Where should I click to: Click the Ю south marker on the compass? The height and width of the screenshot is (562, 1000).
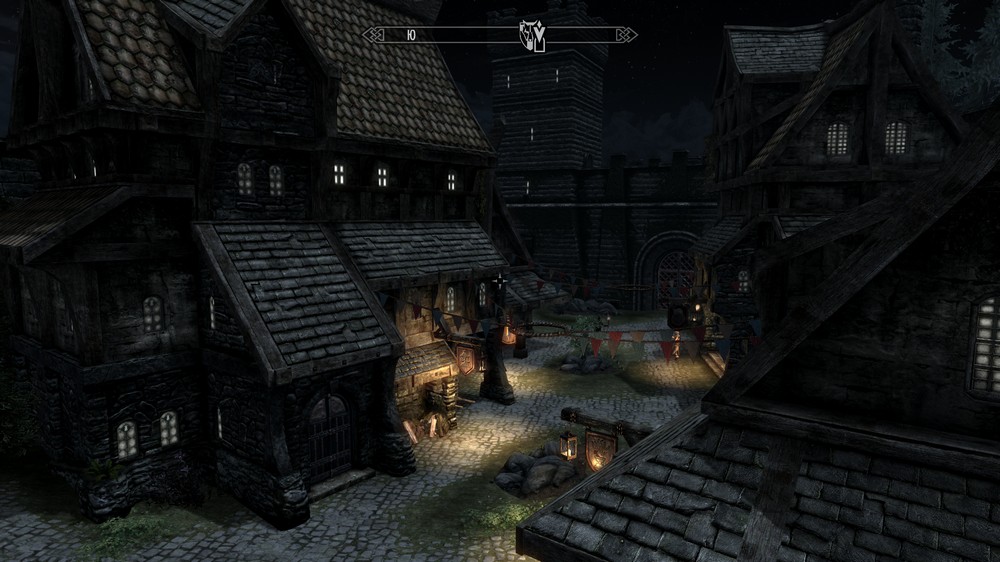tap(412, 35)
